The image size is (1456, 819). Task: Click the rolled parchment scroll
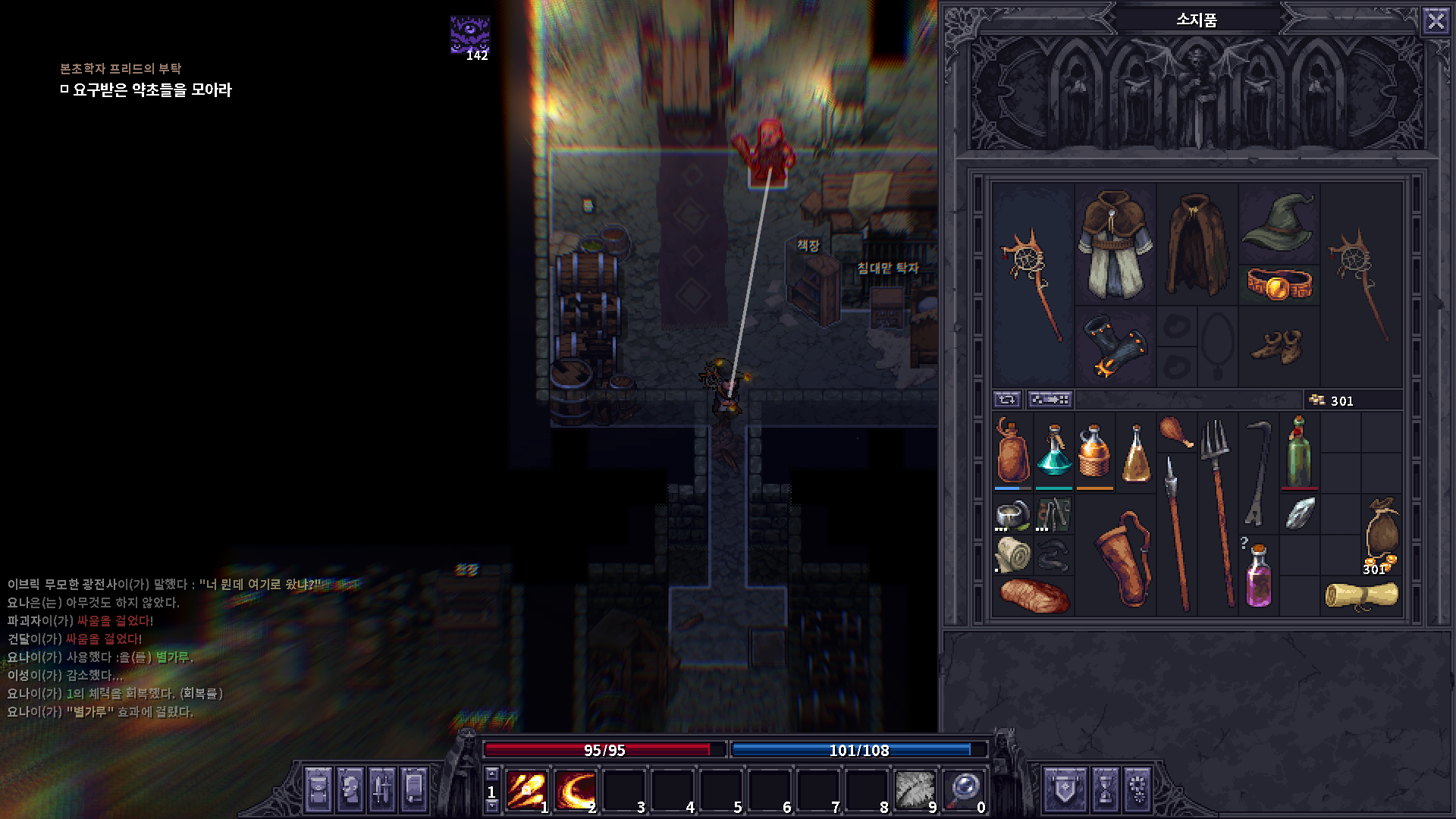pos(1361,595)
